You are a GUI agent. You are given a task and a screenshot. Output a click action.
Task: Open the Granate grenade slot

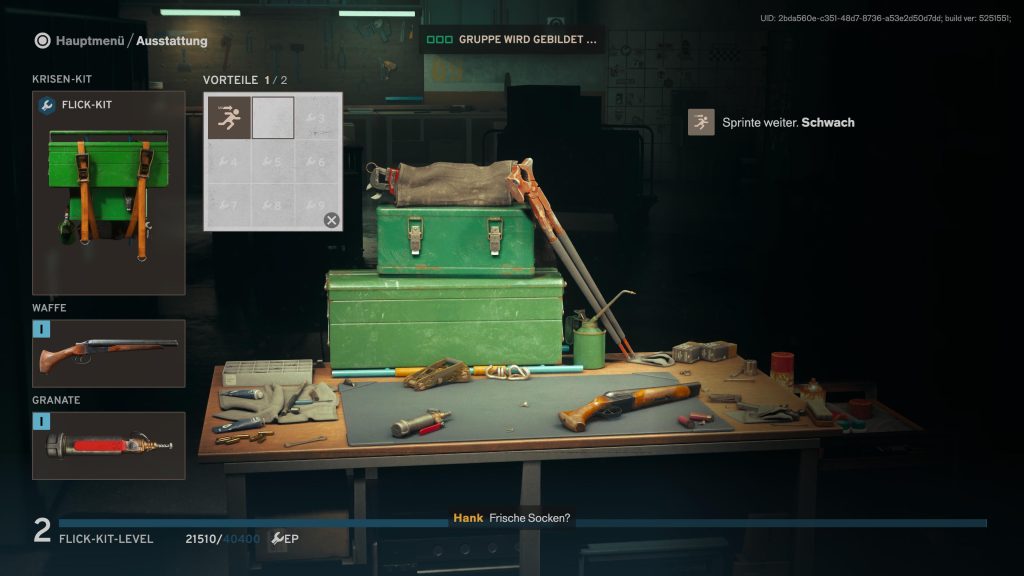pos(109,446)
